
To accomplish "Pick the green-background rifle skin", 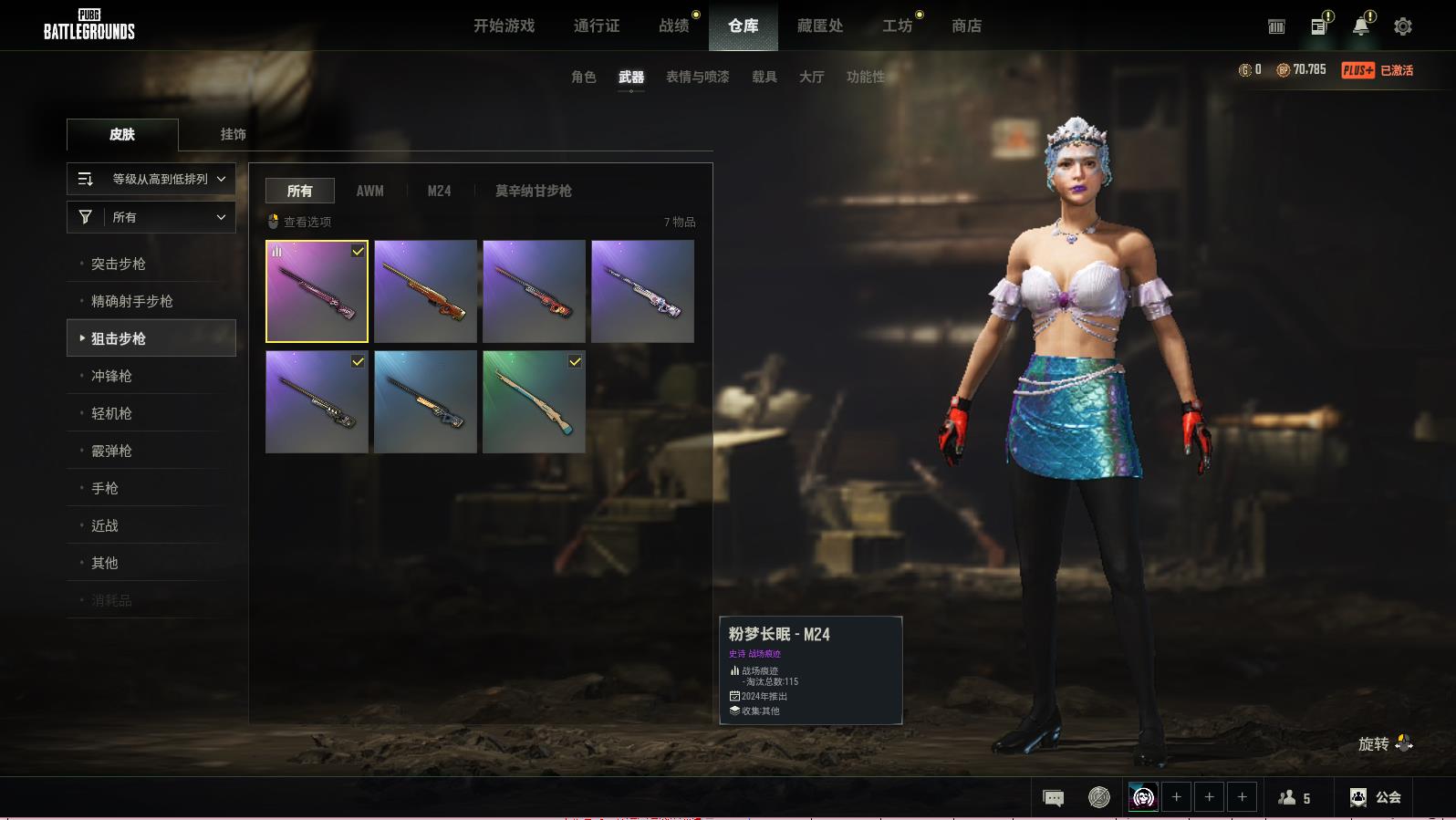I will (534, 401).
